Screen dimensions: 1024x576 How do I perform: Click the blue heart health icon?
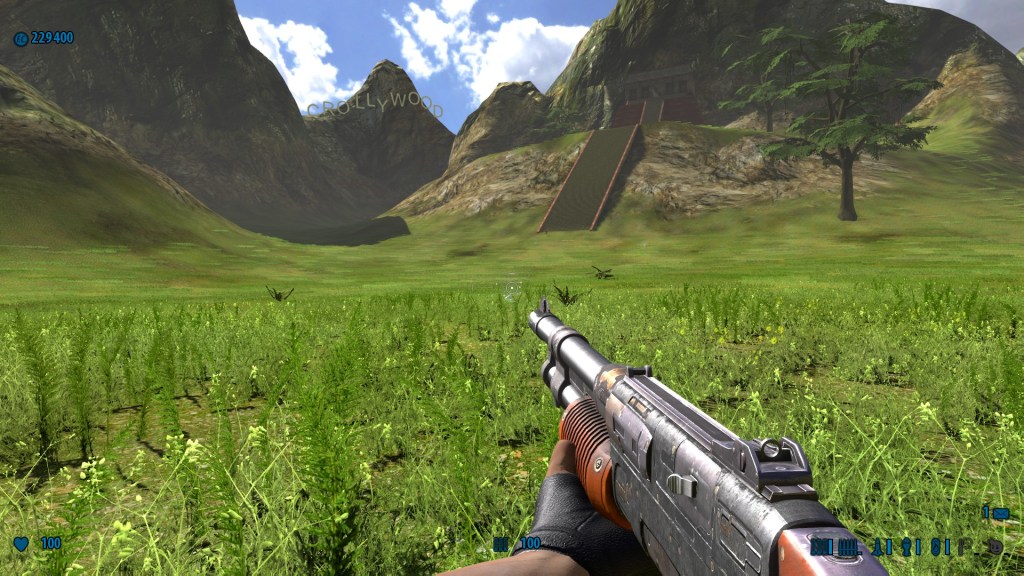[21, 544]
